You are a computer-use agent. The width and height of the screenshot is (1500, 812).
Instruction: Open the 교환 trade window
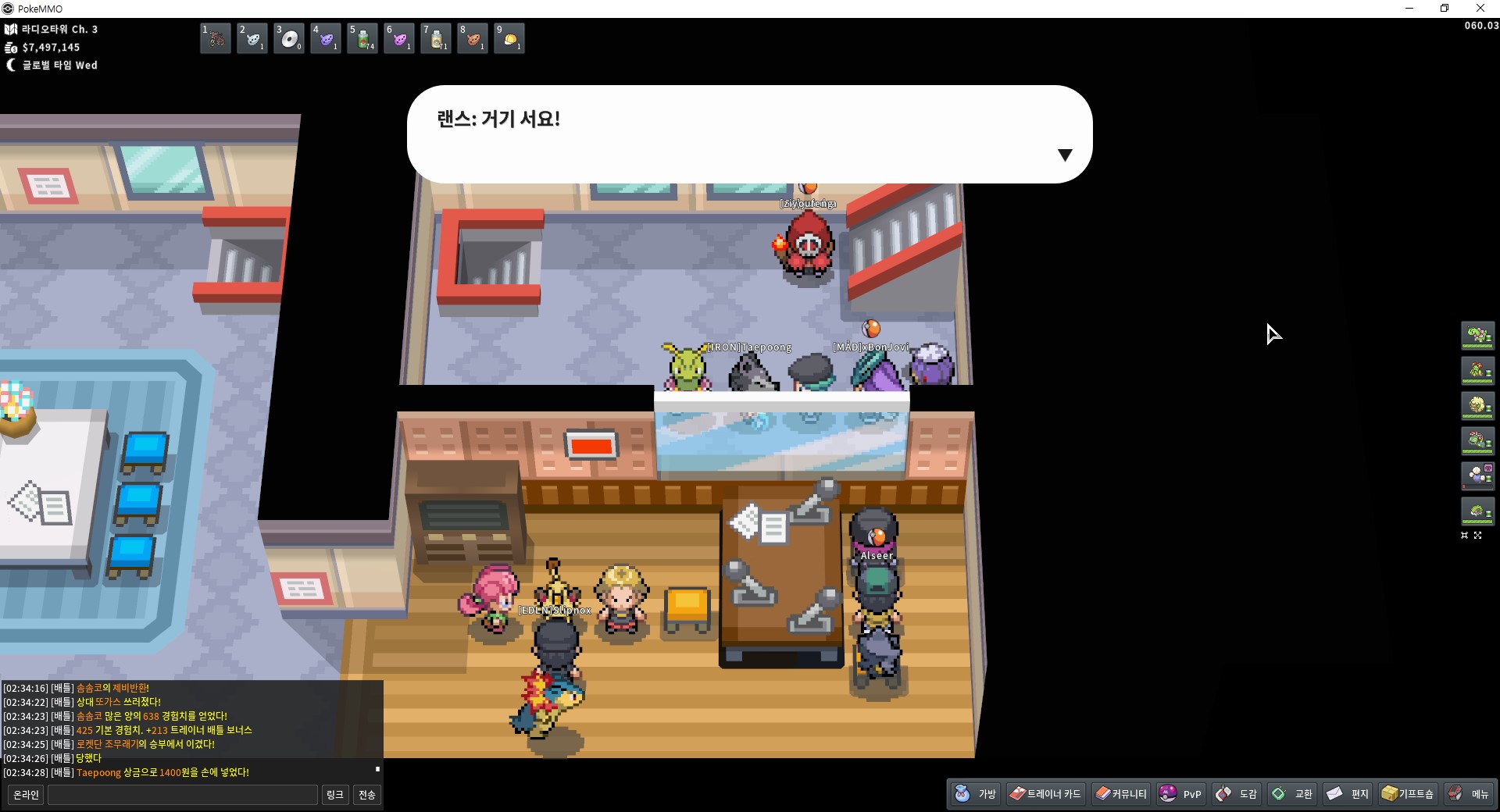(1292, 794)
